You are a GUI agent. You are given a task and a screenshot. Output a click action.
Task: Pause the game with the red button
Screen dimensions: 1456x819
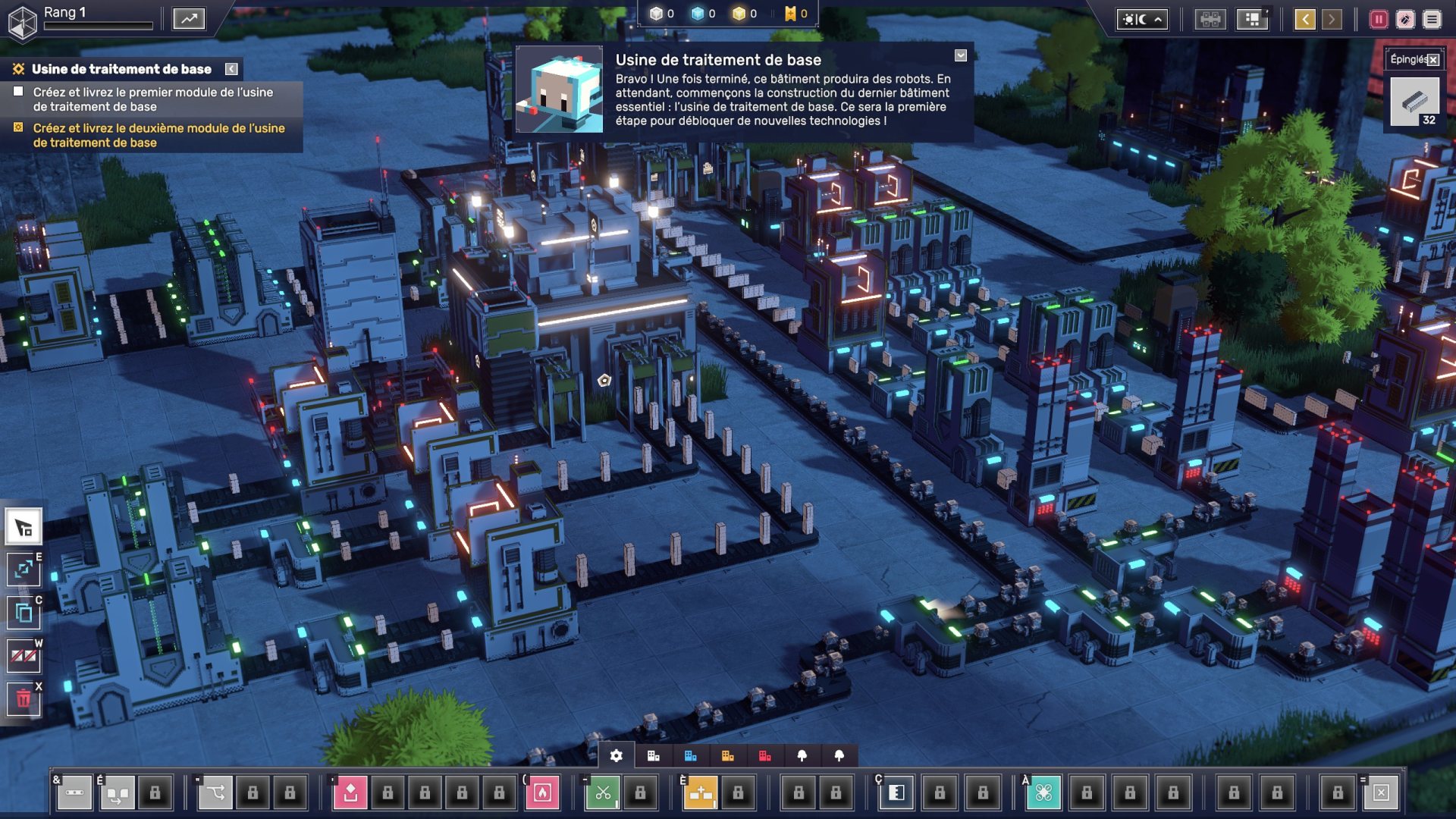pyautogui.click(x=1378, y=19)
